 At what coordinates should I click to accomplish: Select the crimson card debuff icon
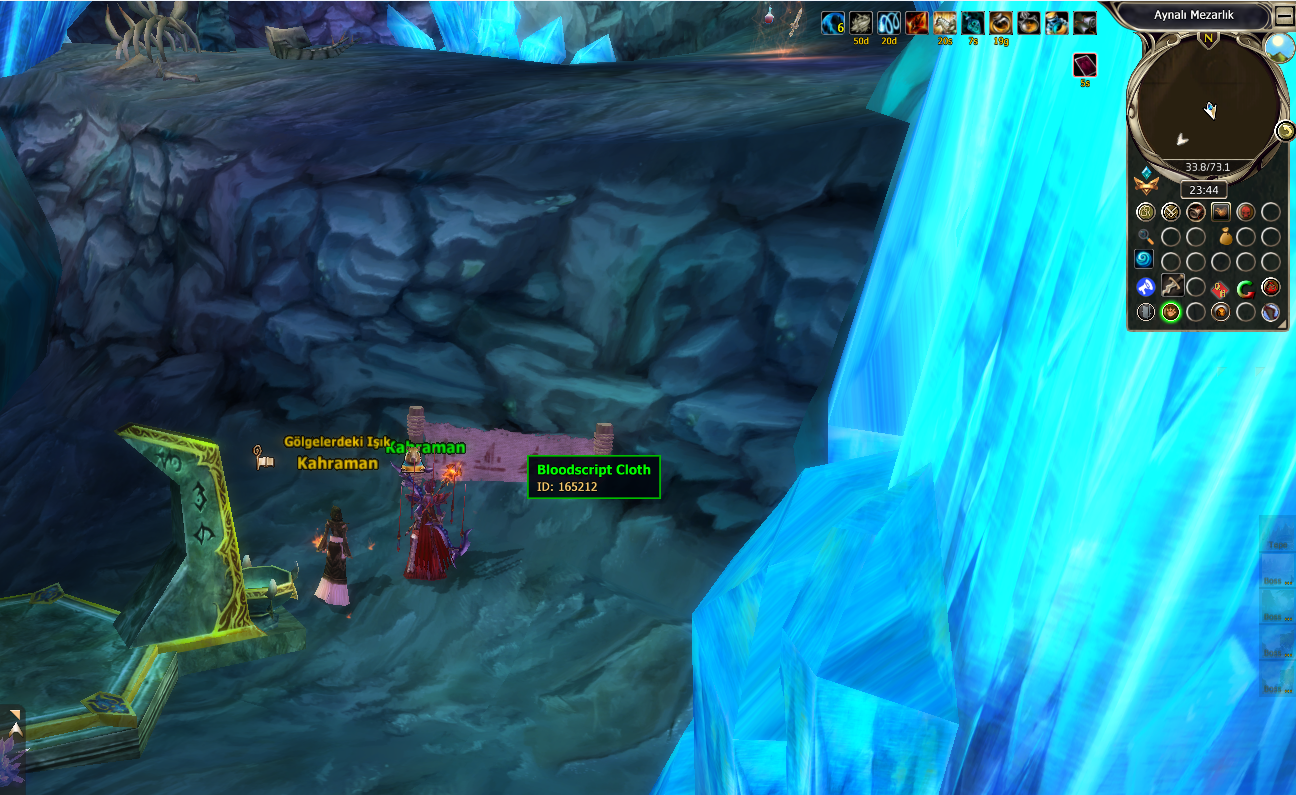1085,66
